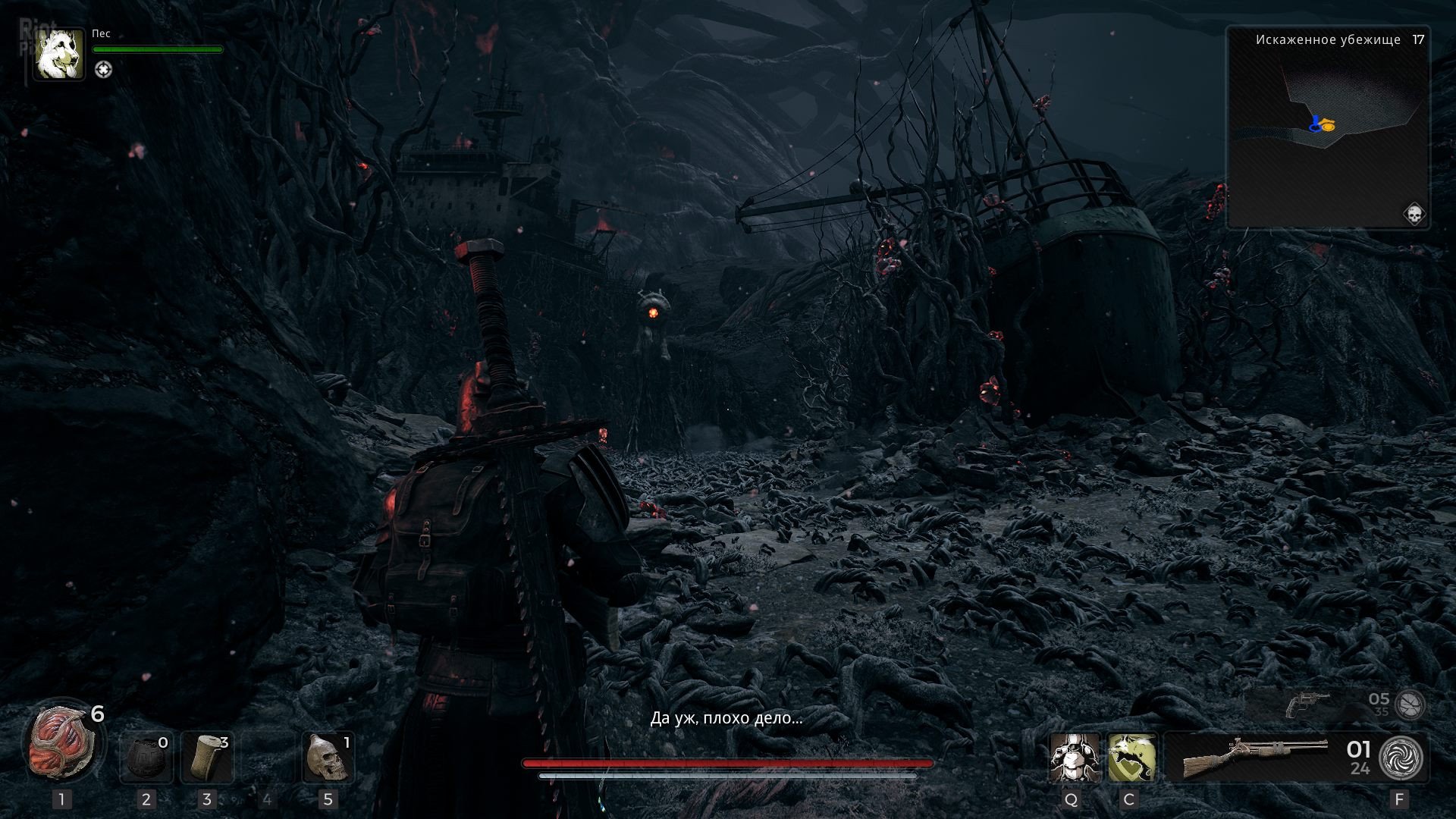The width and height of the screenshot is (1456, 819).
Task: Click the skull icon on the minimap
Action: [1414, 214]
